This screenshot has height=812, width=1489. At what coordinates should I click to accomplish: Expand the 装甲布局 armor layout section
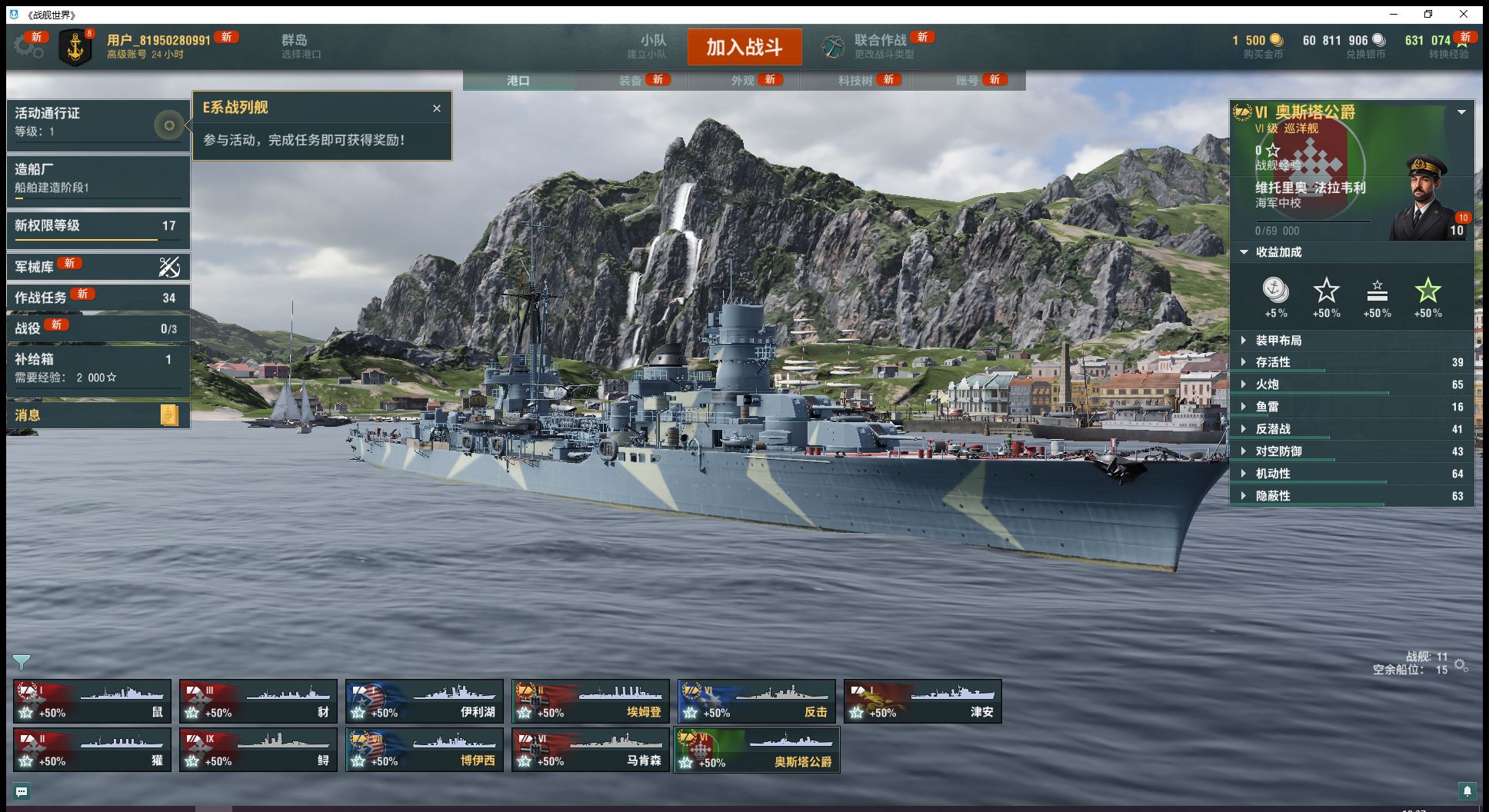coord(1278,341)
